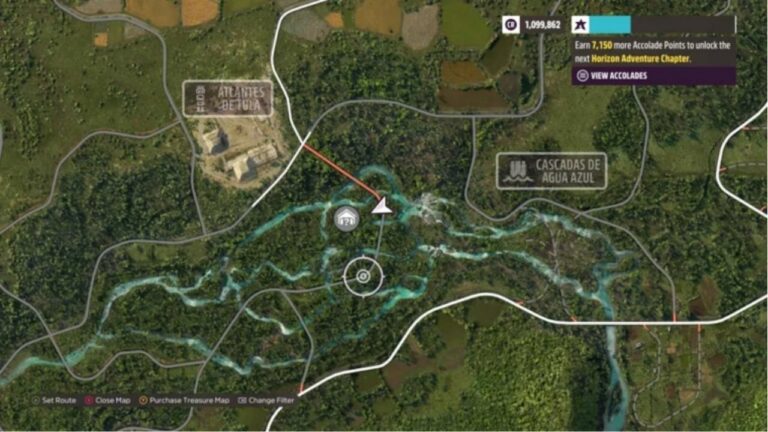
Task: Open the Change Filter option
Action: pyautogui.click(x=268, y=400)
